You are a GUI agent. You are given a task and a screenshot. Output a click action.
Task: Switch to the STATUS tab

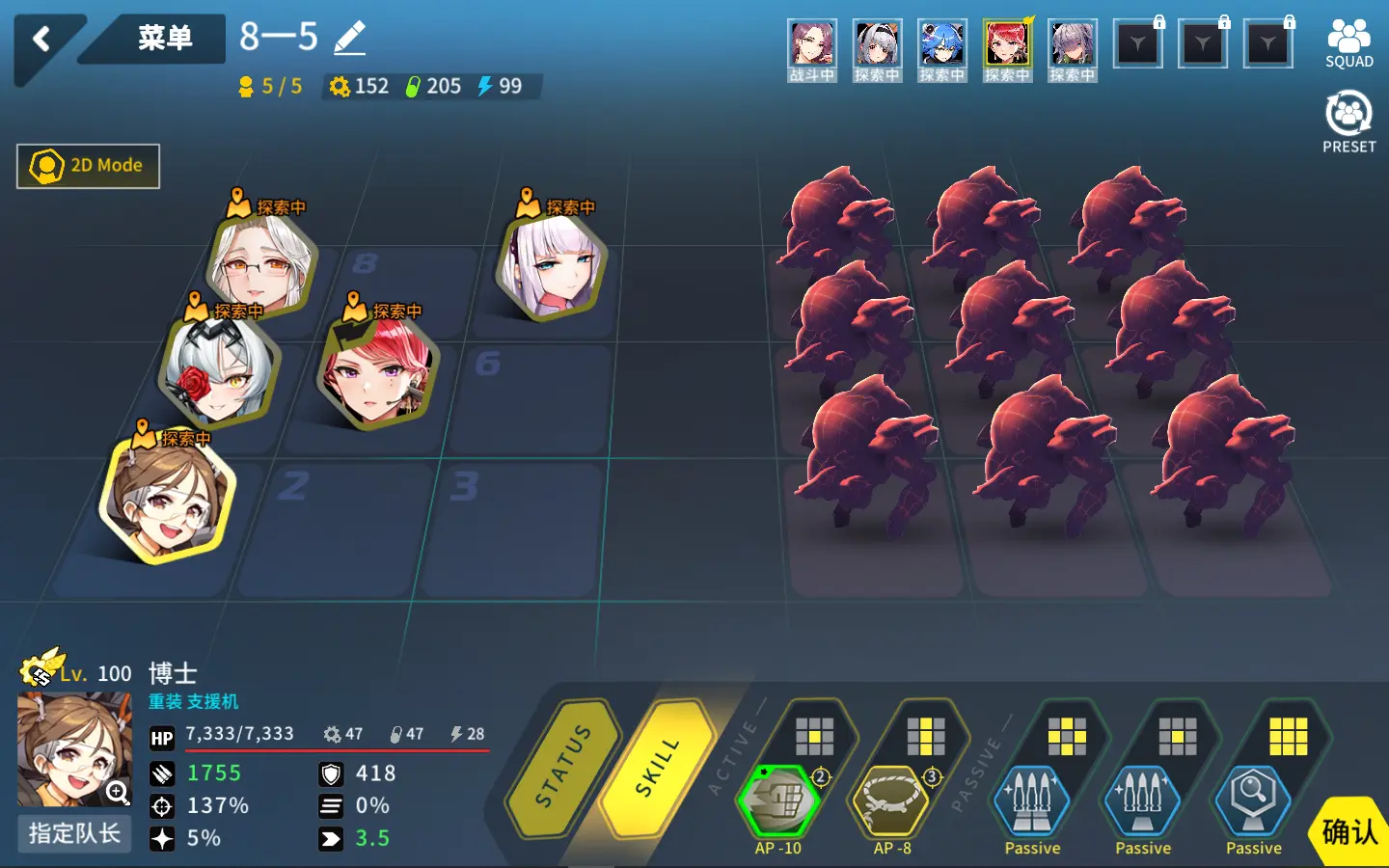tap(564, 767)
